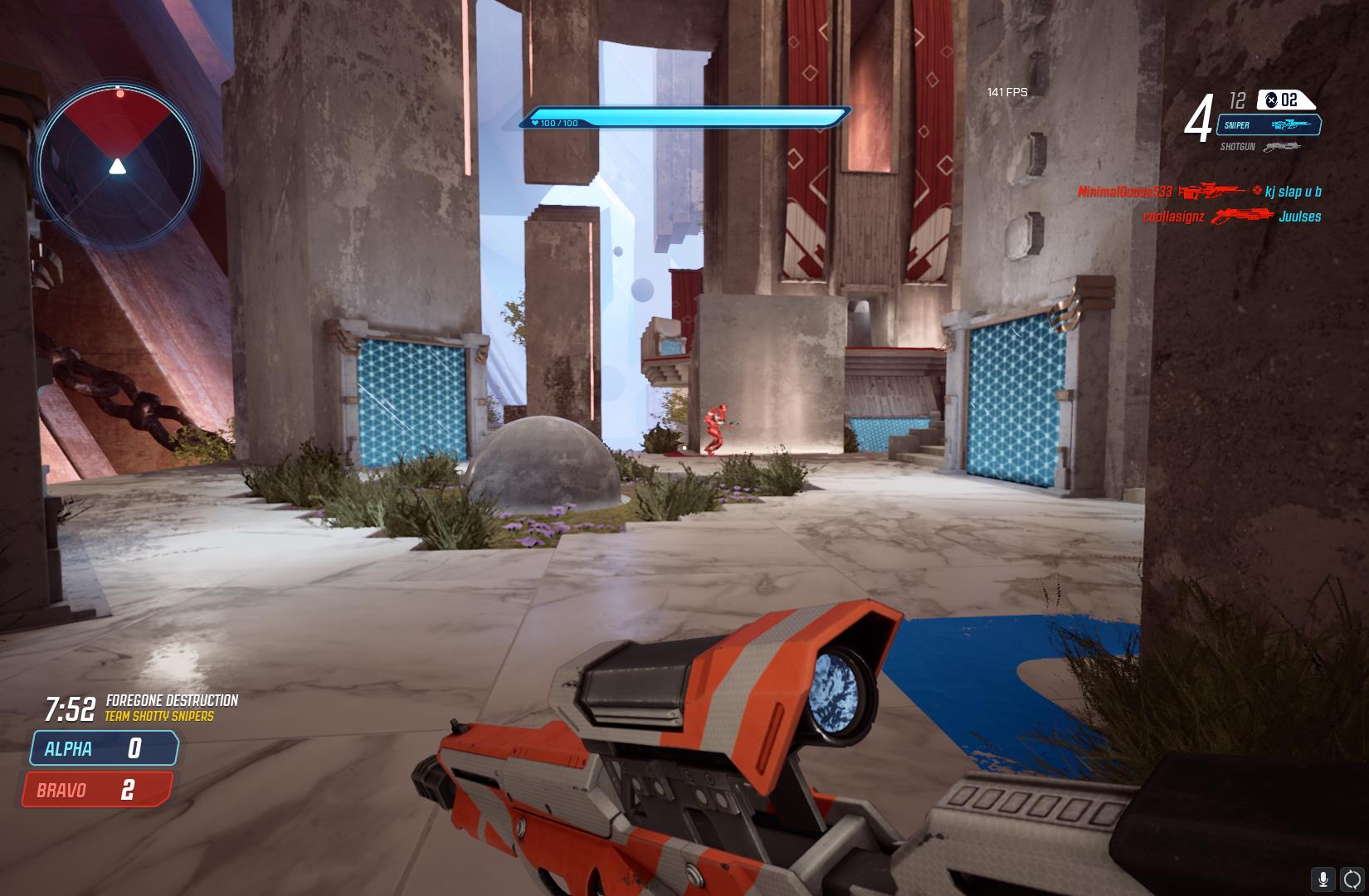Click the circular sync icon beside the microphone
This screenshot has height=896, width=1369.
tap(1350, 877)
